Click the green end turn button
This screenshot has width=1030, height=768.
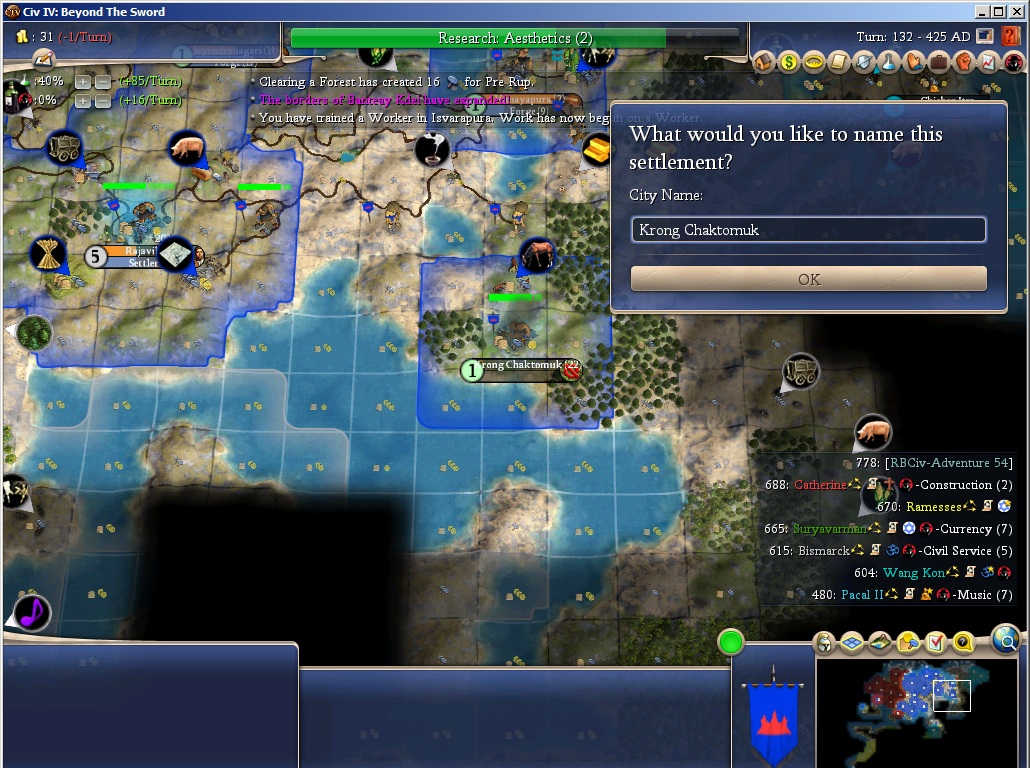click(731, 641)
